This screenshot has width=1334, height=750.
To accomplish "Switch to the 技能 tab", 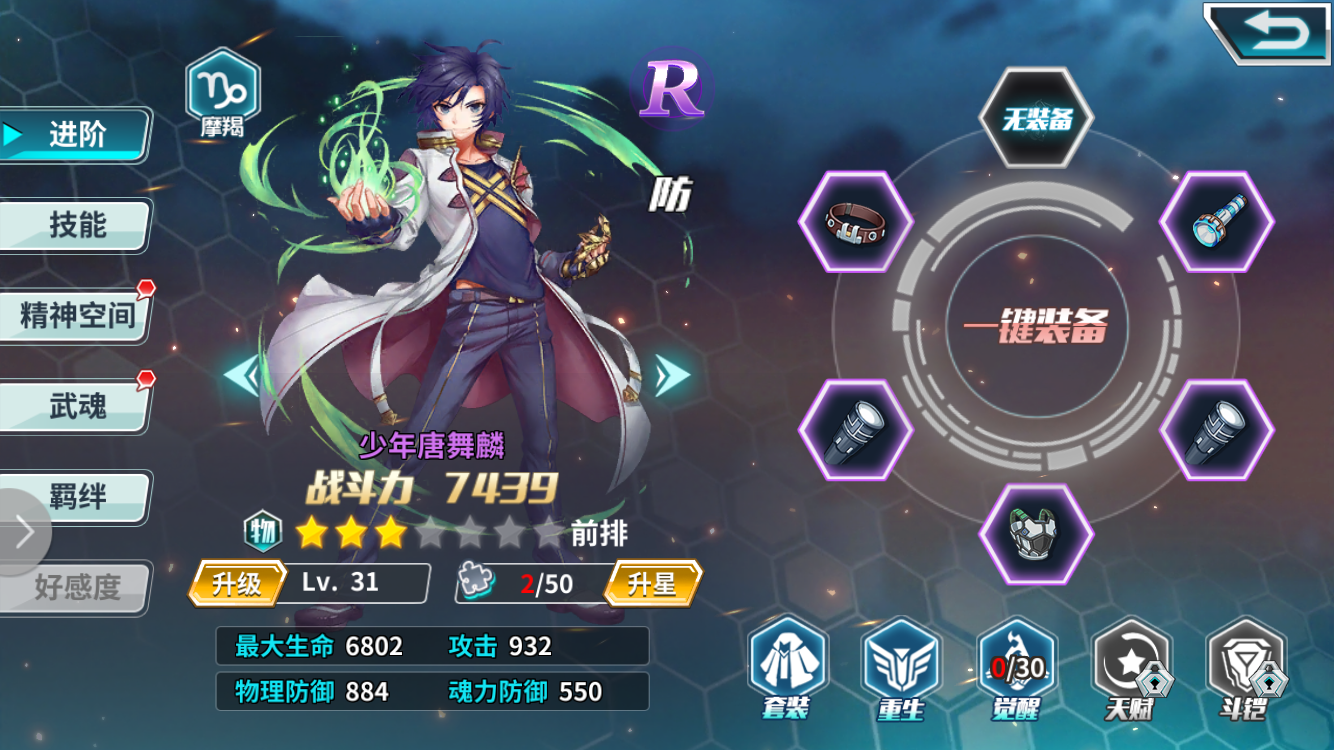I will click(75, 227).
